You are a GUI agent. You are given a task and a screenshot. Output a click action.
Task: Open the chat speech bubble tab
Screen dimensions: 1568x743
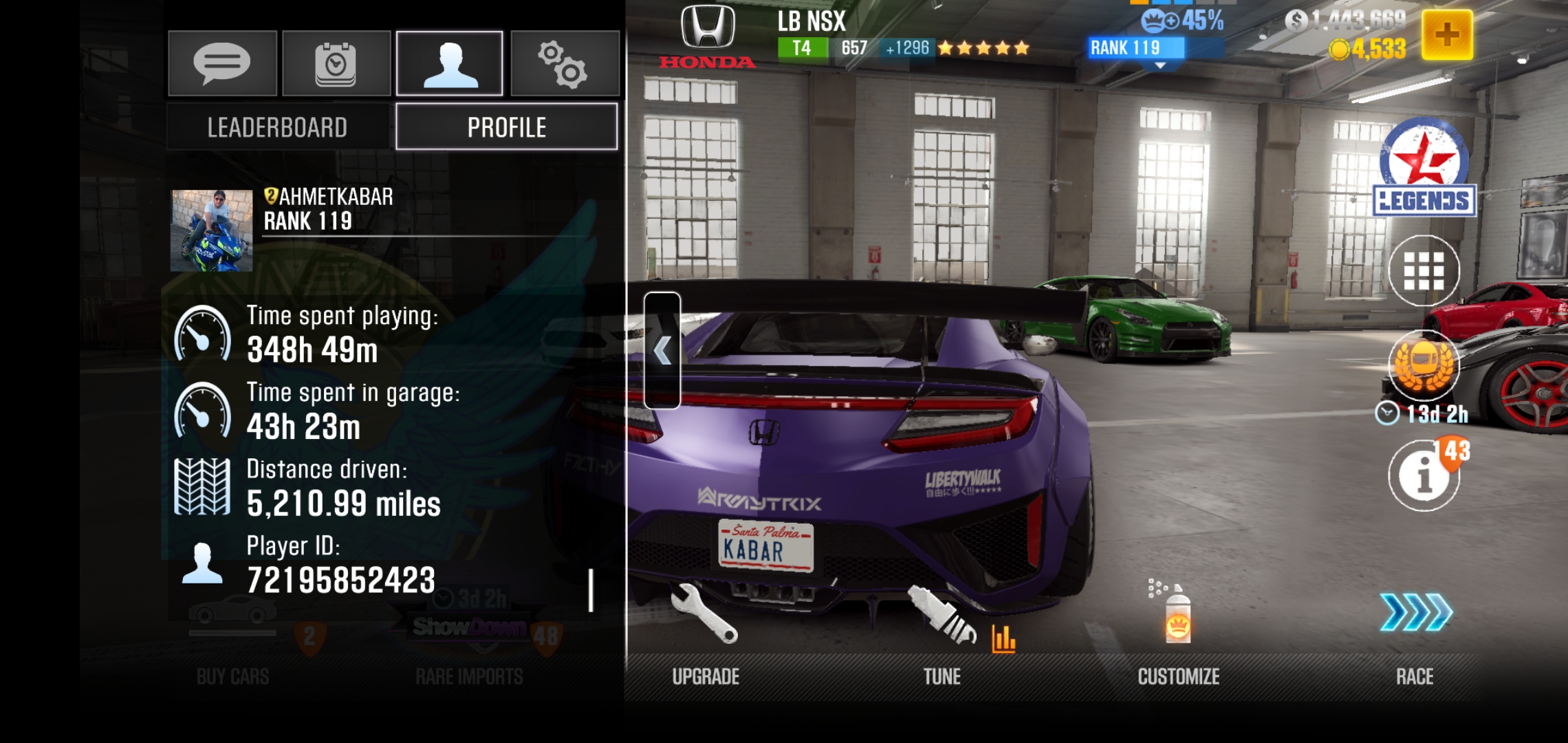(x=222, y=63)
